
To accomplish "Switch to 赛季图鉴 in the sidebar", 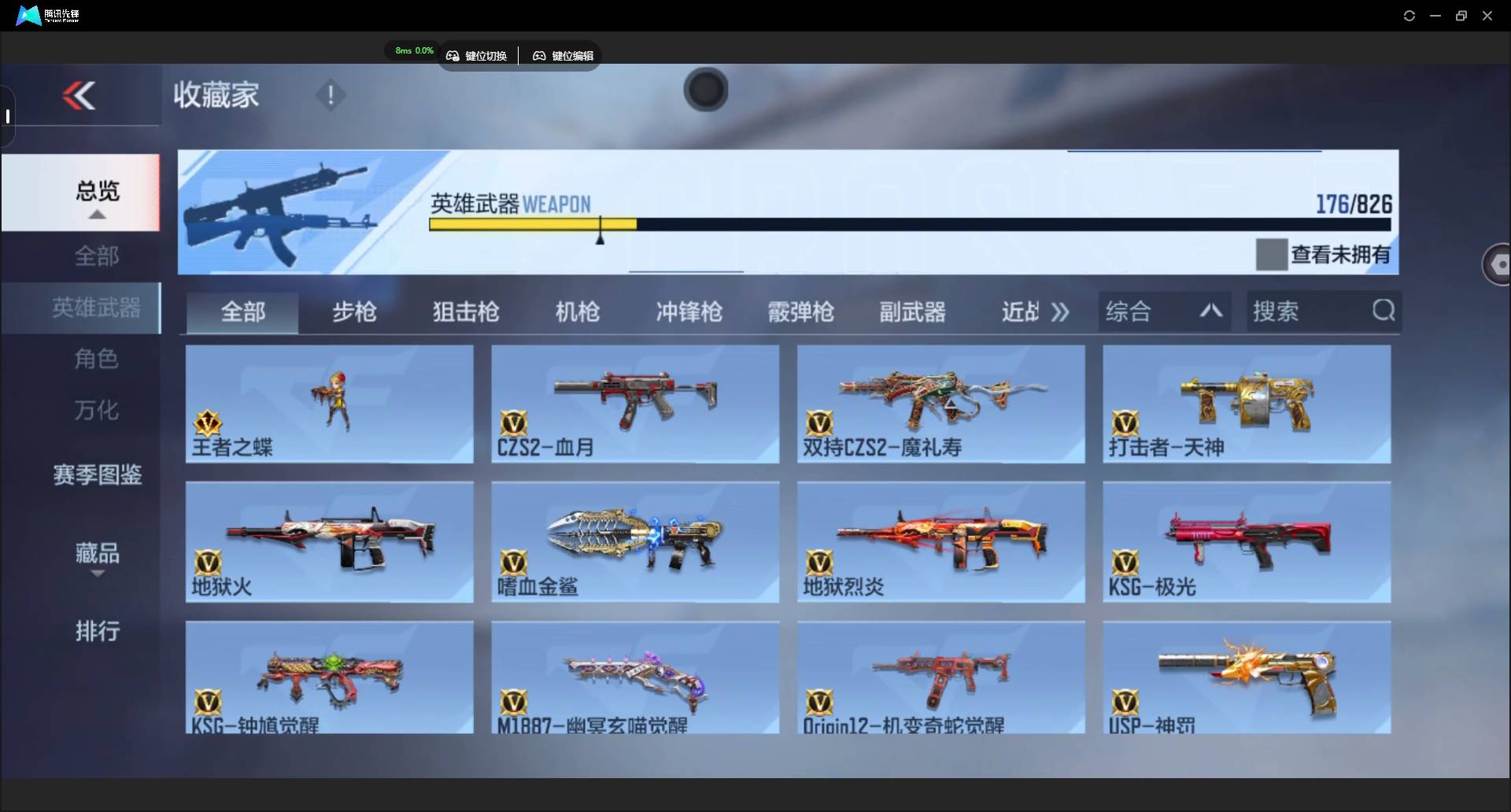I will [x=96, y=474].
